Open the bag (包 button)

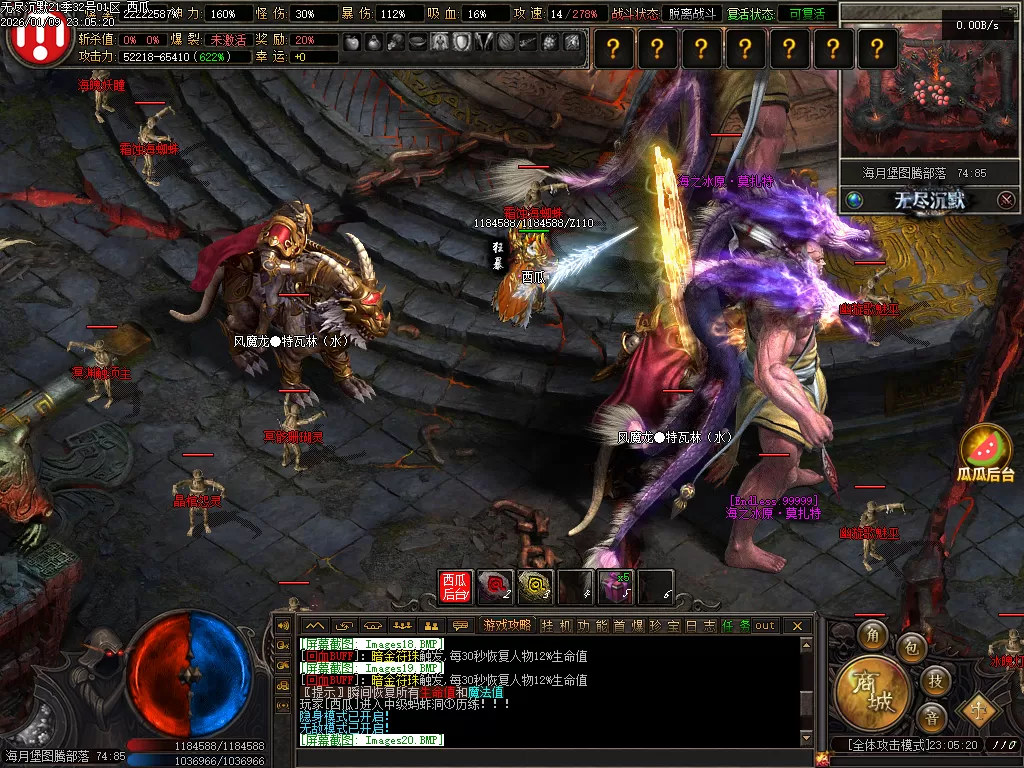911,648
